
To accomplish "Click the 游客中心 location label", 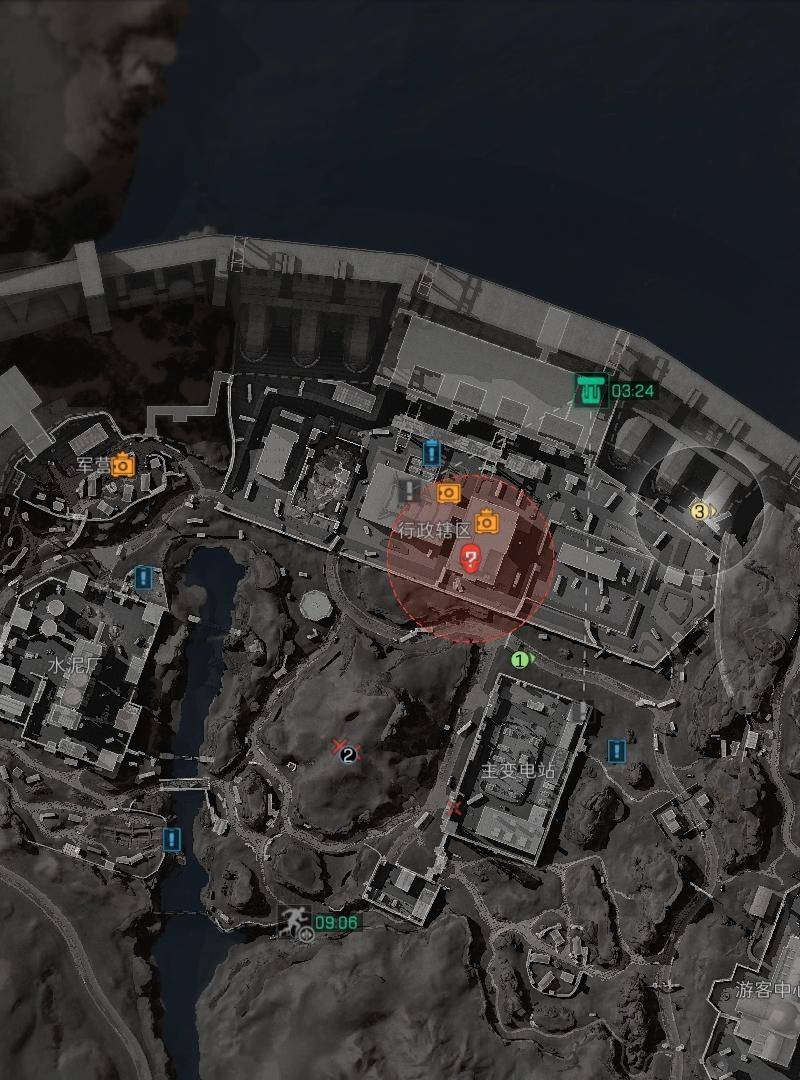I will (767, 991).
